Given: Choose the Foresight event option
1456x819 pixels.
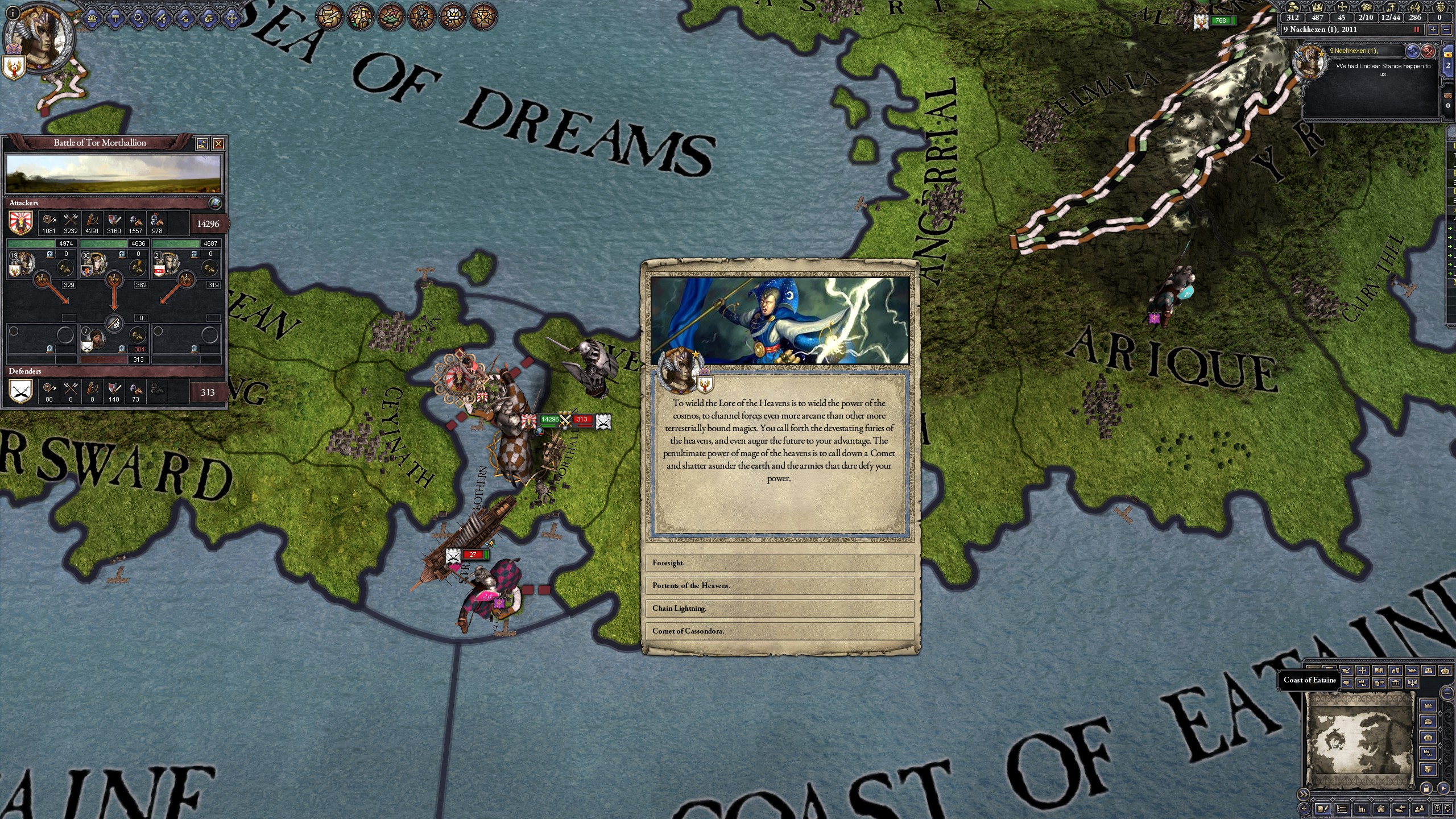Looking at the screenshot, I should coord(780,562).
